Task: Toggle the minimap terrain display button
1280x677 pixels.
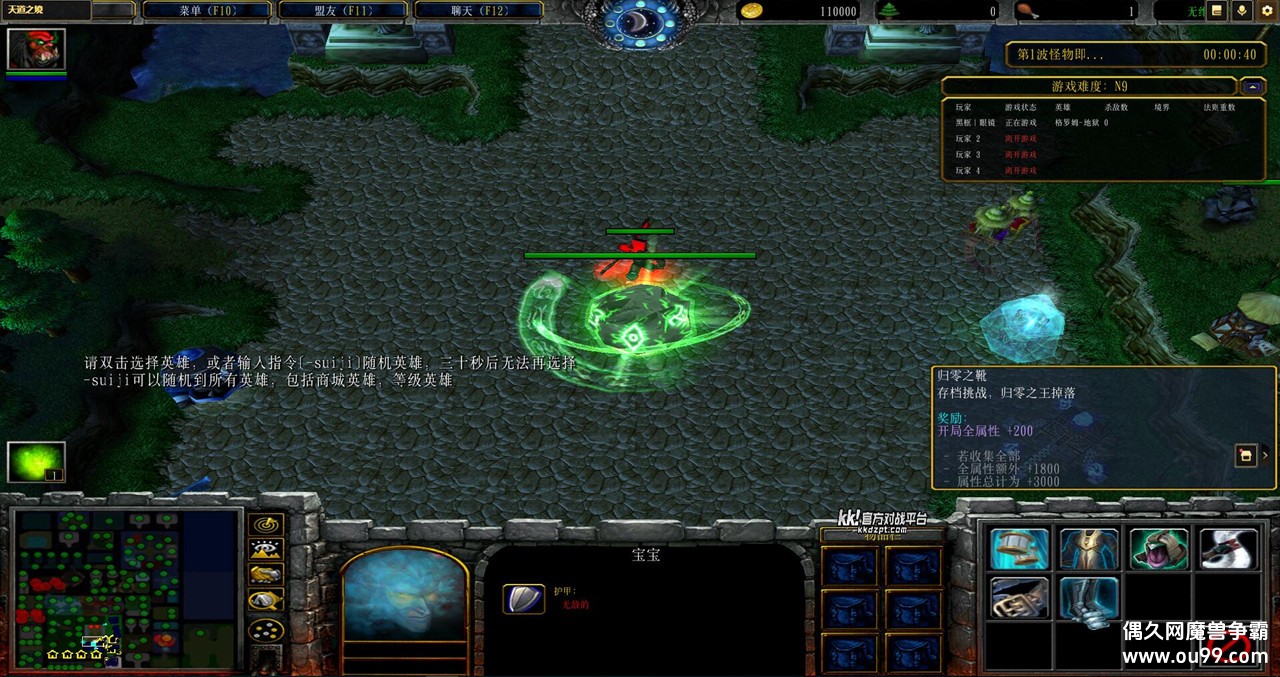Action: point(266,549)
